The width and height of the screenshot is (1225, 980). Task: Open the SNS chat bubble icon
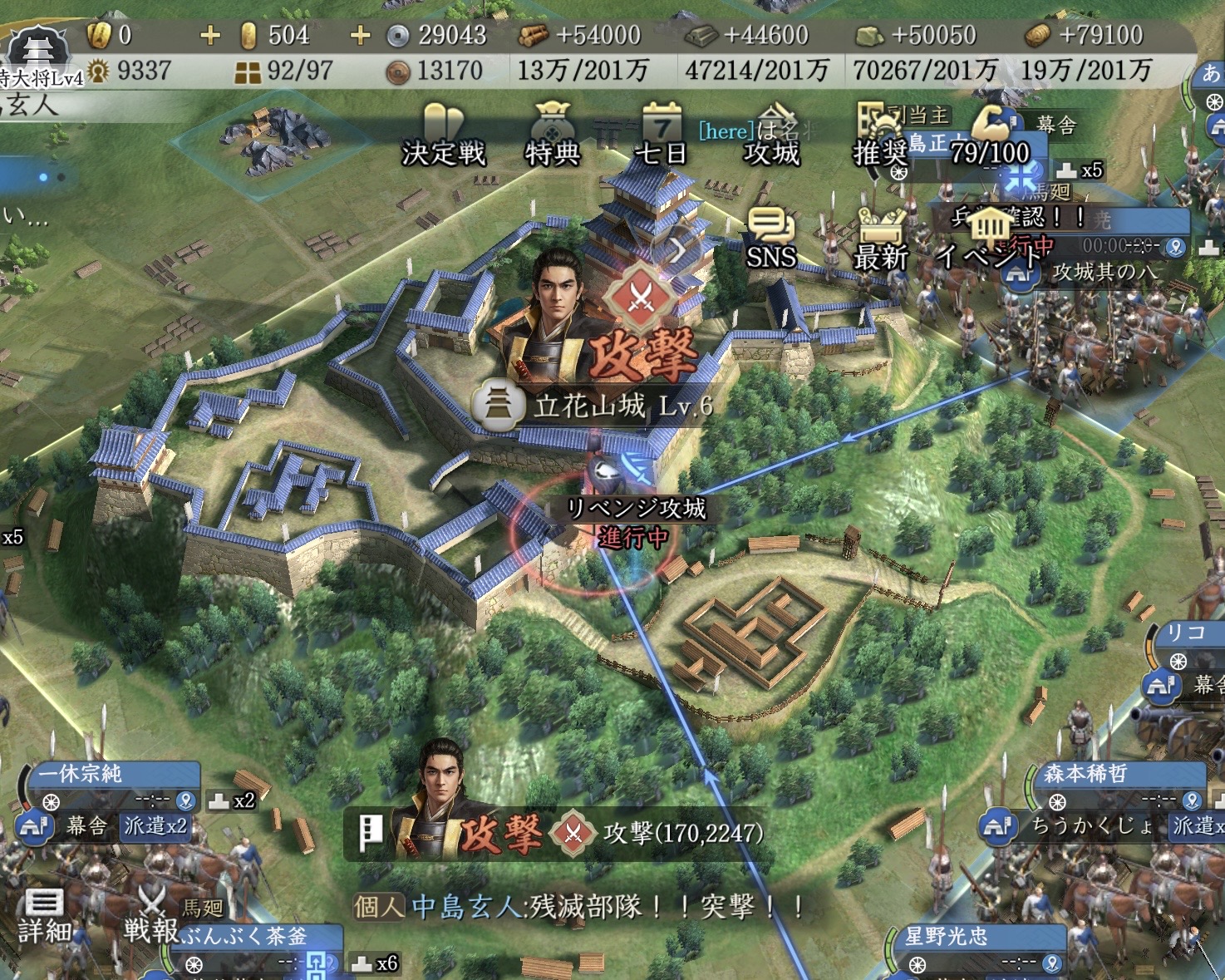771,239
